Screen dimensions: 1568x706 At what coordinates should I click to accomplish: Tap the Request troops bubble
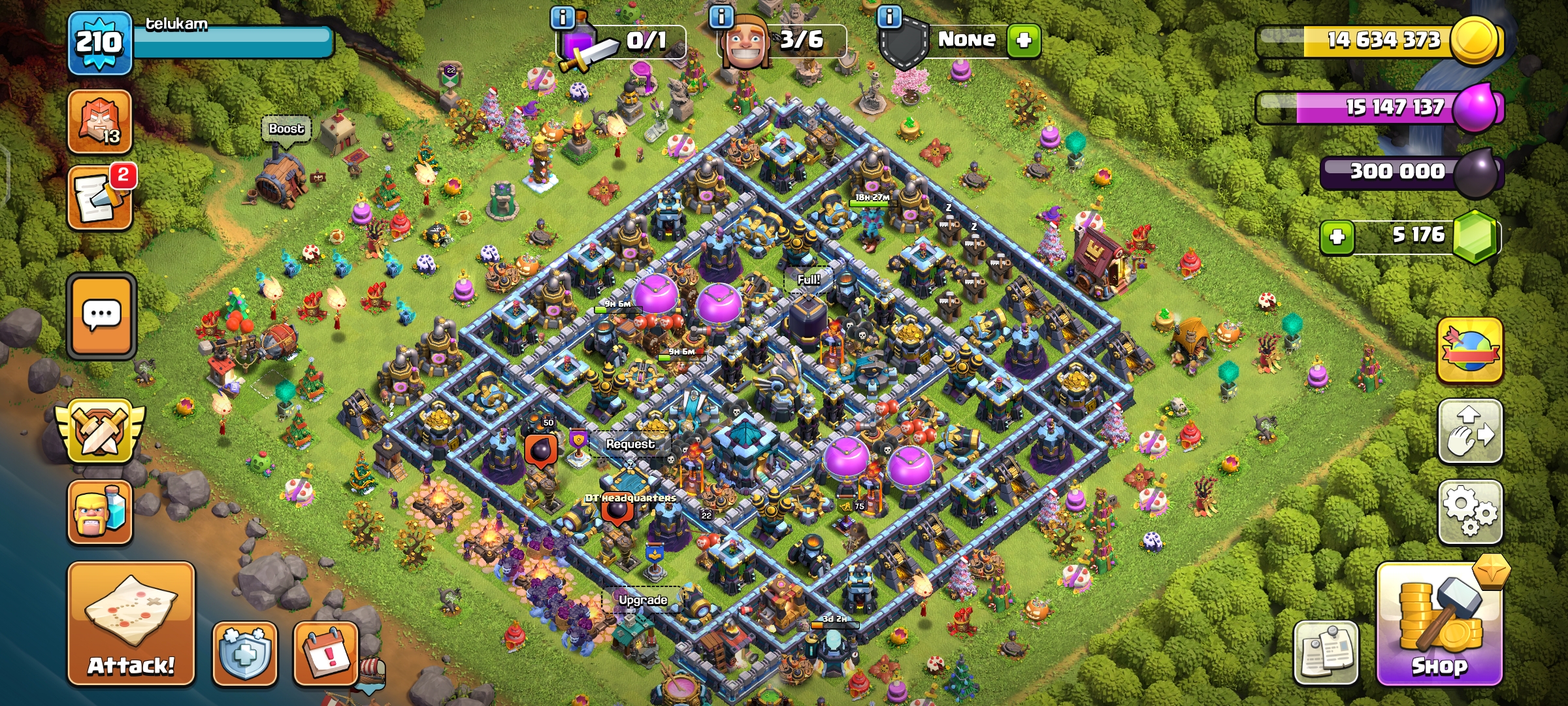(x=629, y=444)
